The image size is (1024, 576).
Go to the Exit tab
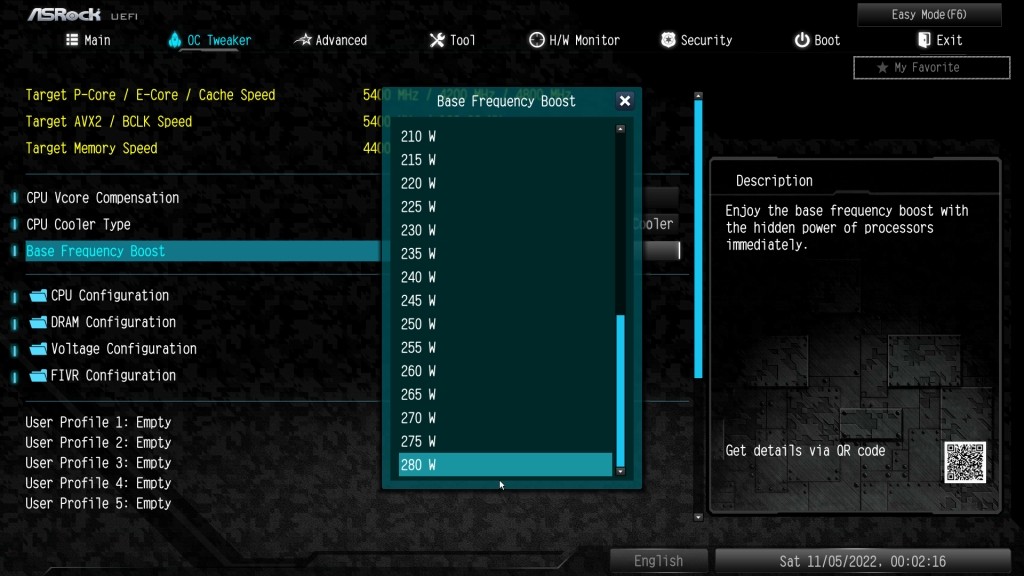(939, 40)
